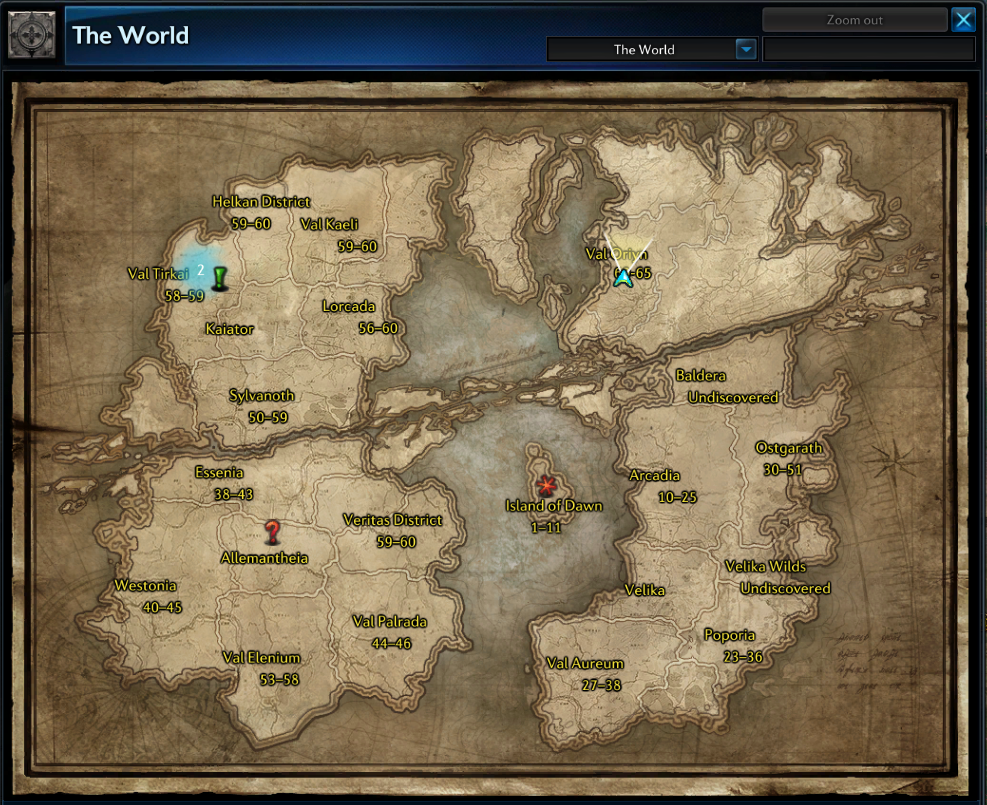This screenshot has width=987, height=805.
Task: Click the Zoom out button
Action: coord(854,20)
